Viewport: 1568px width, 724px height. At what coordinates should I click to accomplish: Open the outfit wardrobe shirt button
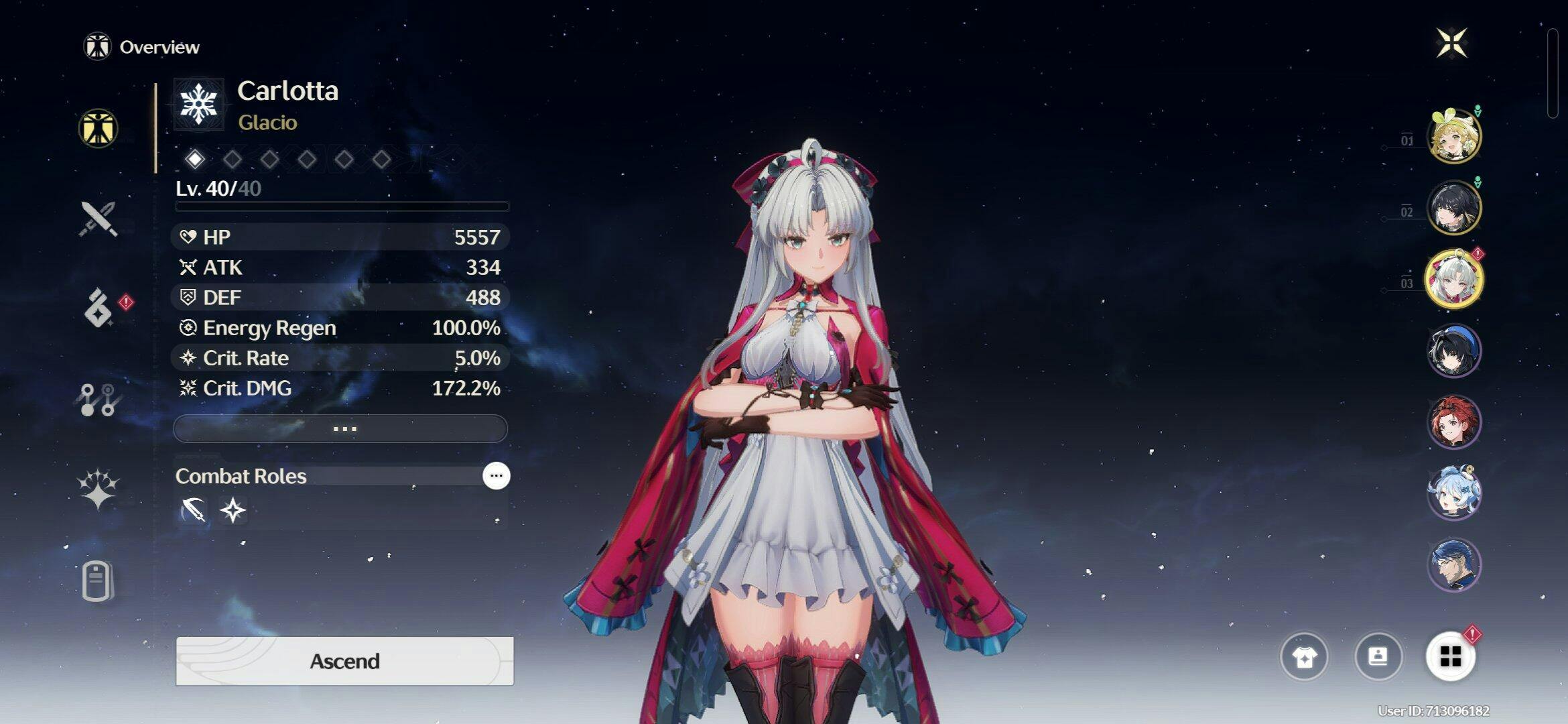click(x=1304, y=656)
